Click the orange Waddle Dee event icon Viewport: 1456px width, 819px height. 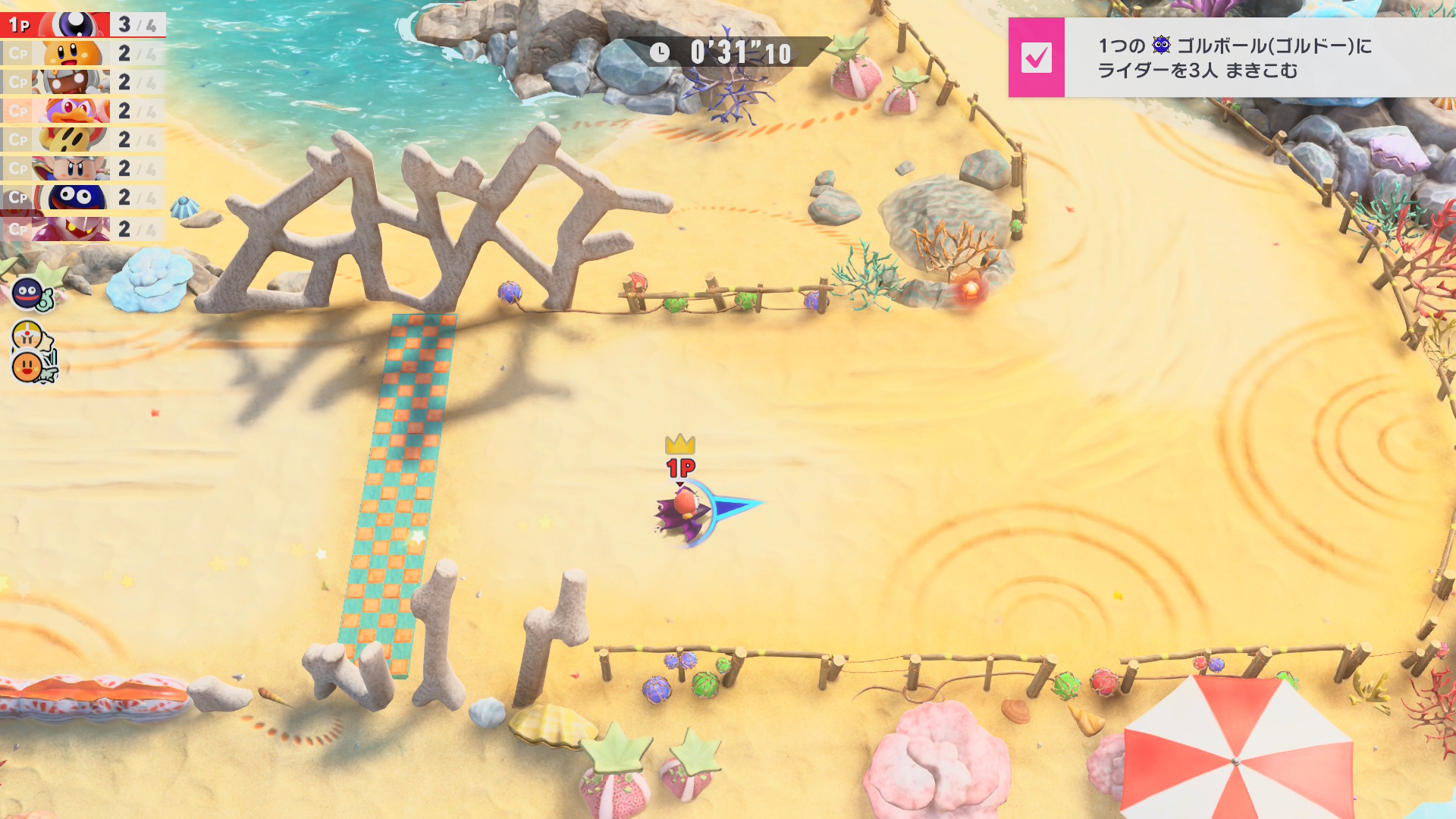pyautogui.click(x=29, y=368)
